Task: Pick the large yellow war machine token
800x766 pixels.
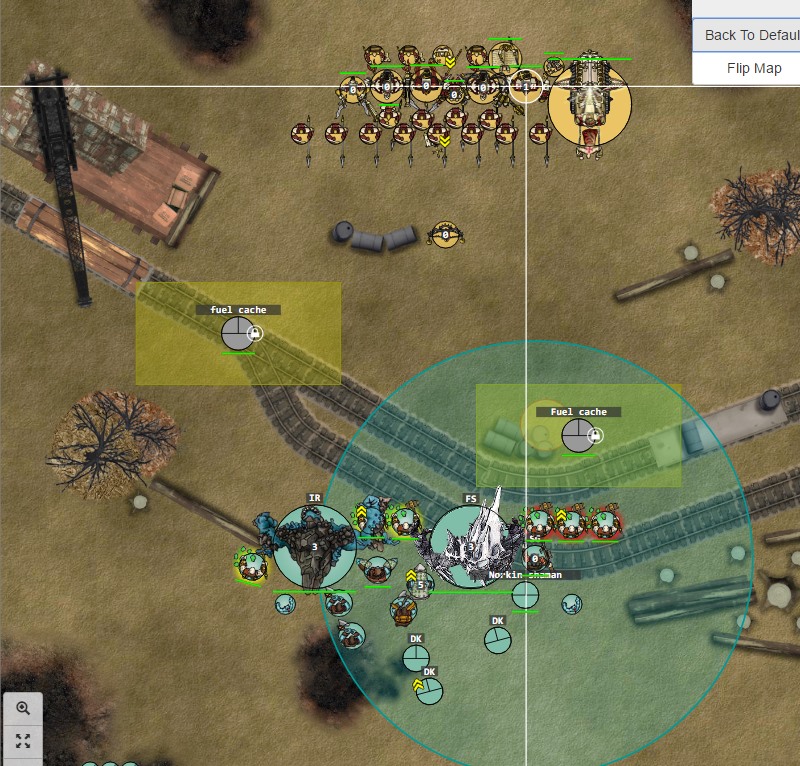Action: [x=590, y=102]
